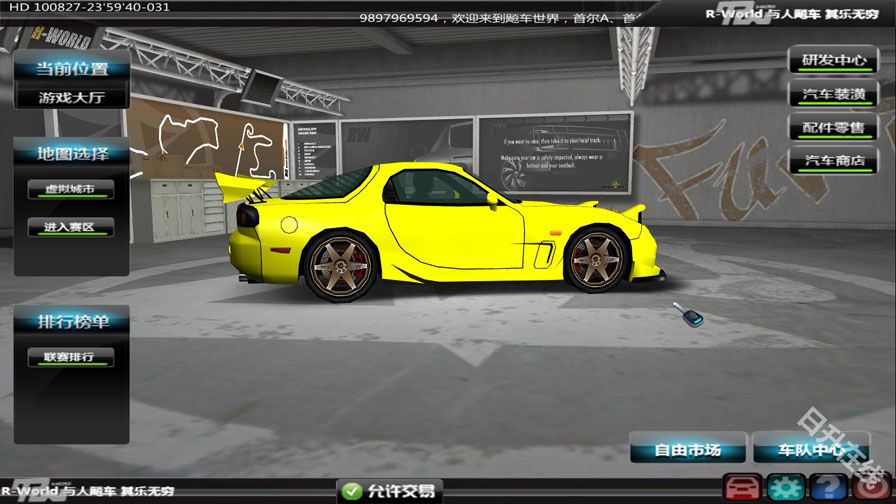Open the 自由市场 free market
Viewport: 896px width, 504px height.
click(686, 450)
